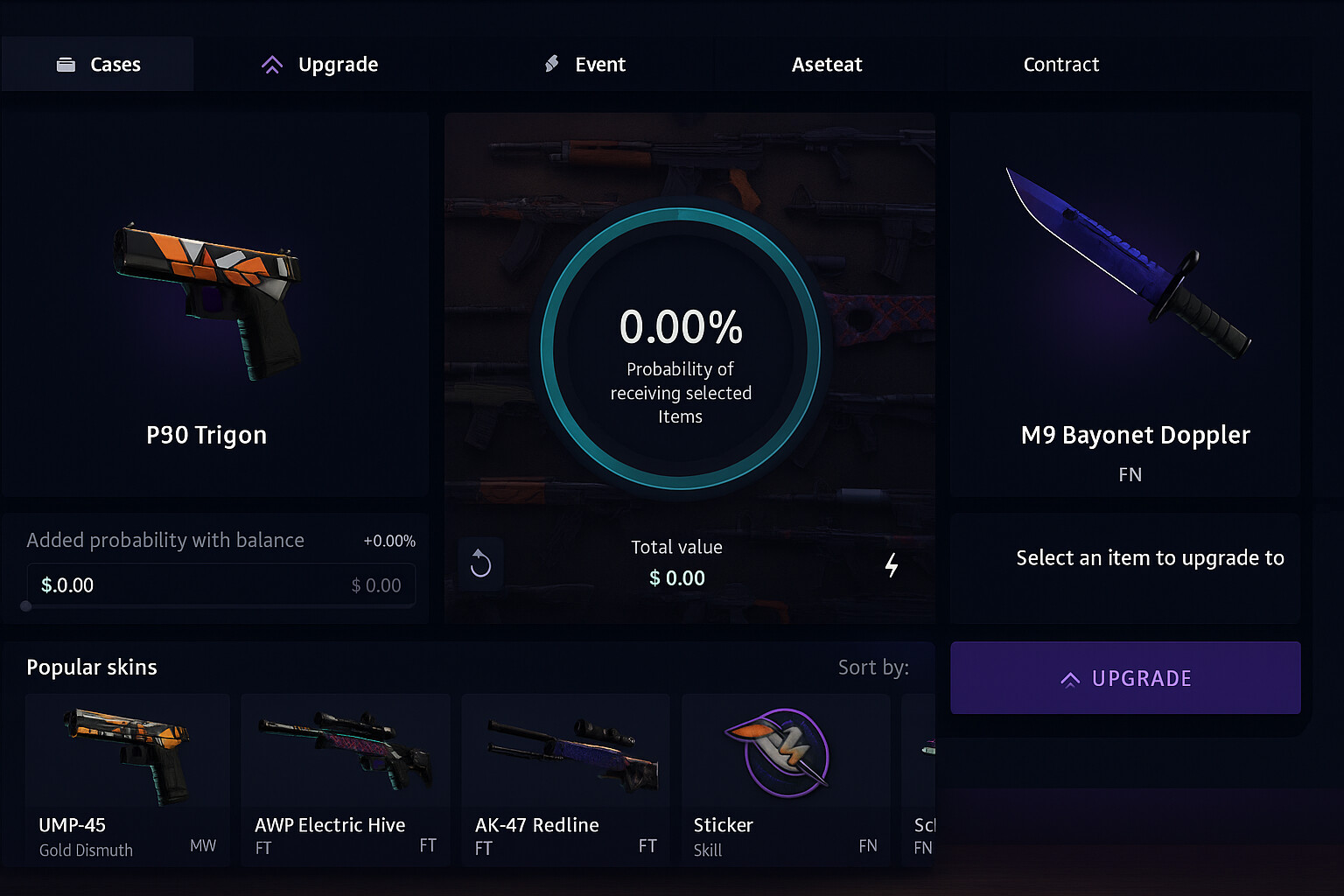Open the Contract tab
This screenshot has height=896, width=1344.
(x=1060, y=65)
